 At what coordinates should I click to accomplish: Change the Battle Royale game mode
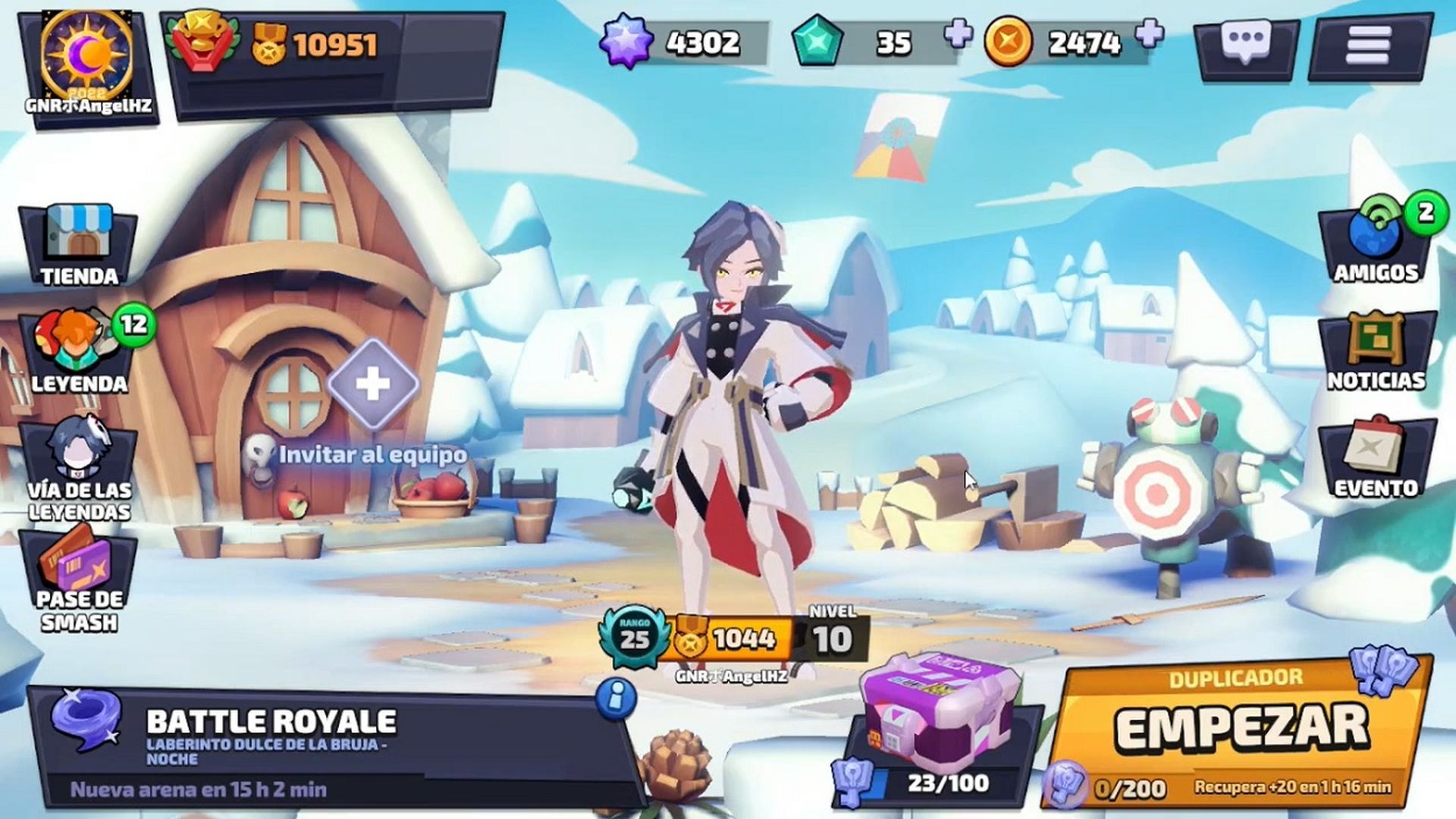[x=318, y=739]
